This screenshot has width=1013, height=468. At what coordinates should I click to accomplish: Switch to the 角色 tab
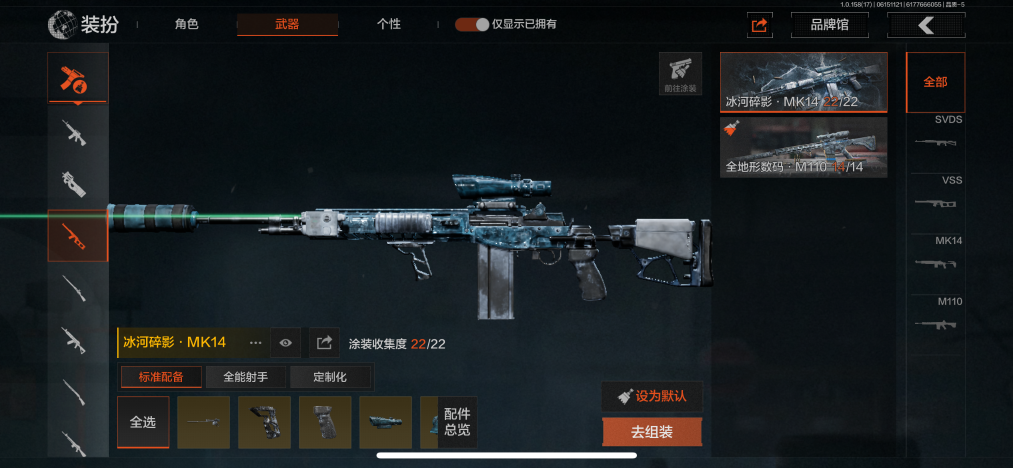(186, 24)
